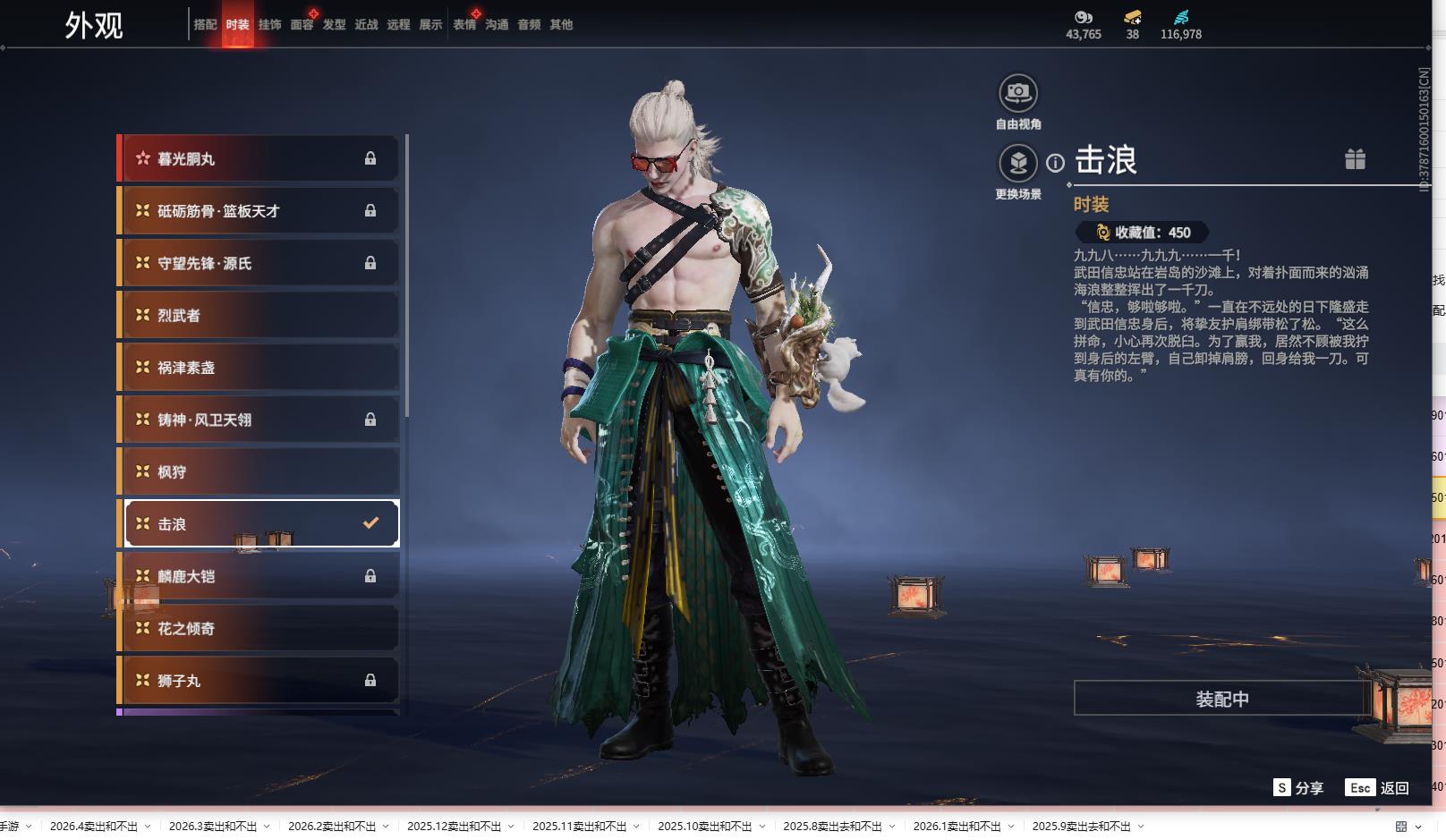Open the 挂饰 accessories tab
This screenshot has width=1446, height=840.
269,25
